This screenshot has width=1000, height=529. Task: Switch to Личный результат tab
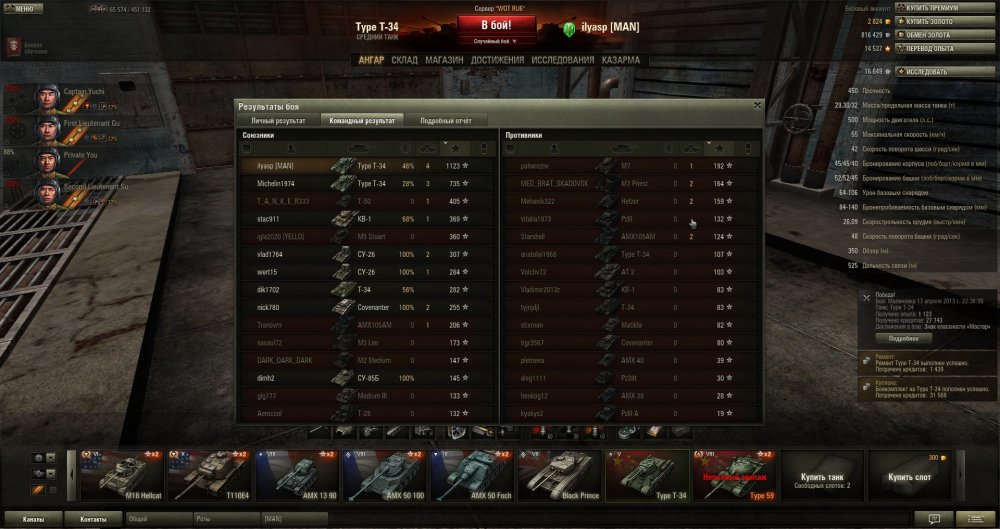[276, 119]
